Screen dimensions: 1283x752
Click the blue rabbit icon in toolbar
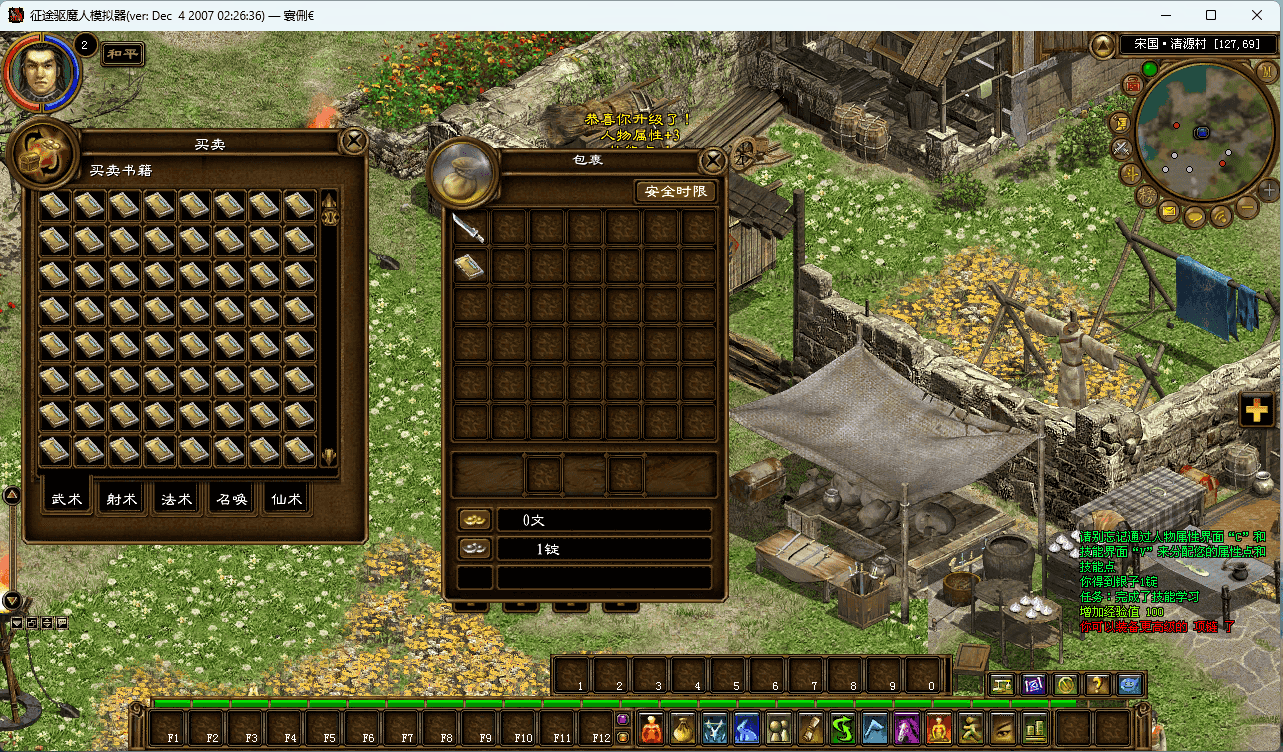point(747,728)
